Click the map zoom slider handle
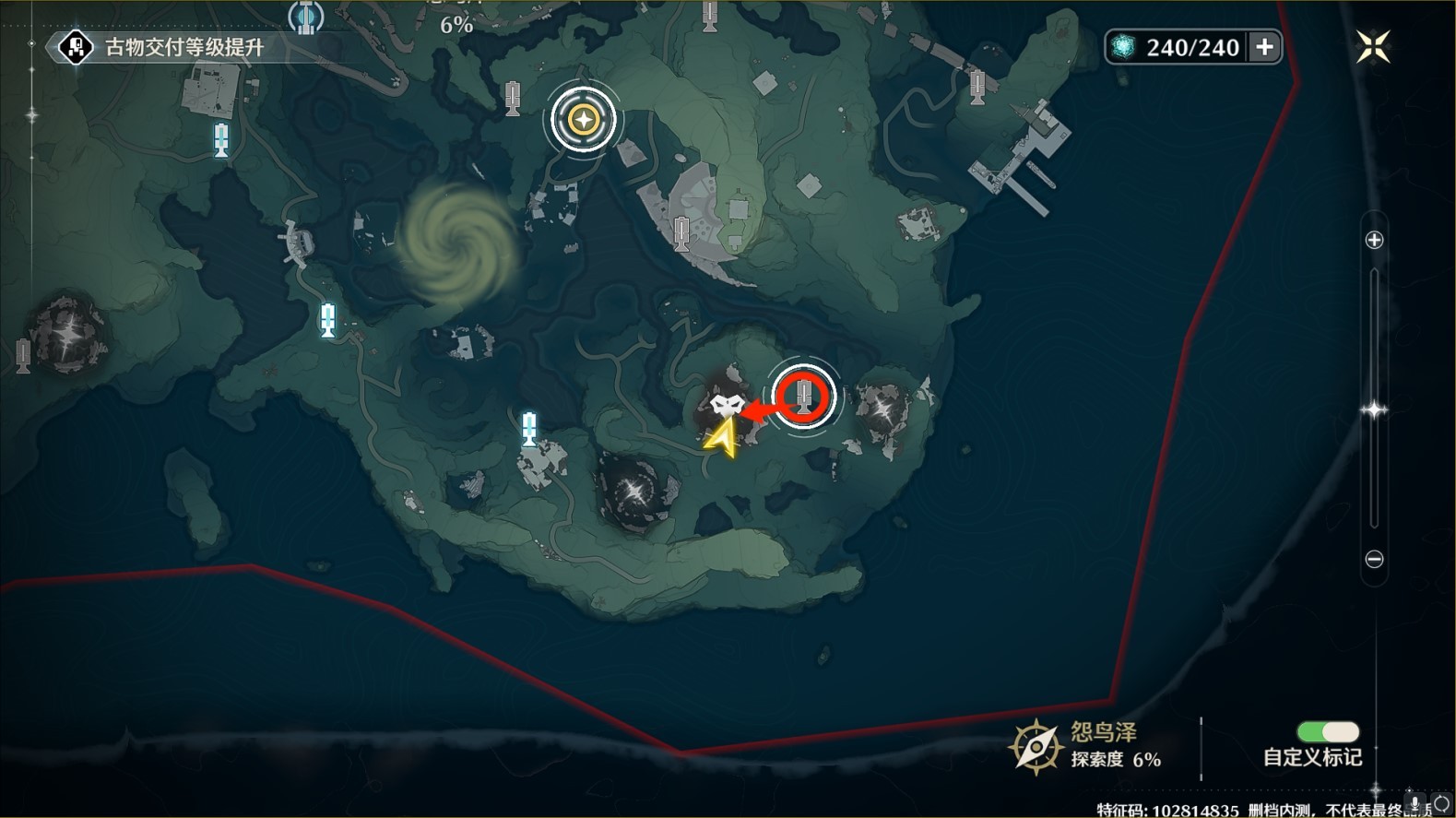Viewport: 1456px width, 818px height. [x=1374, y=409]
